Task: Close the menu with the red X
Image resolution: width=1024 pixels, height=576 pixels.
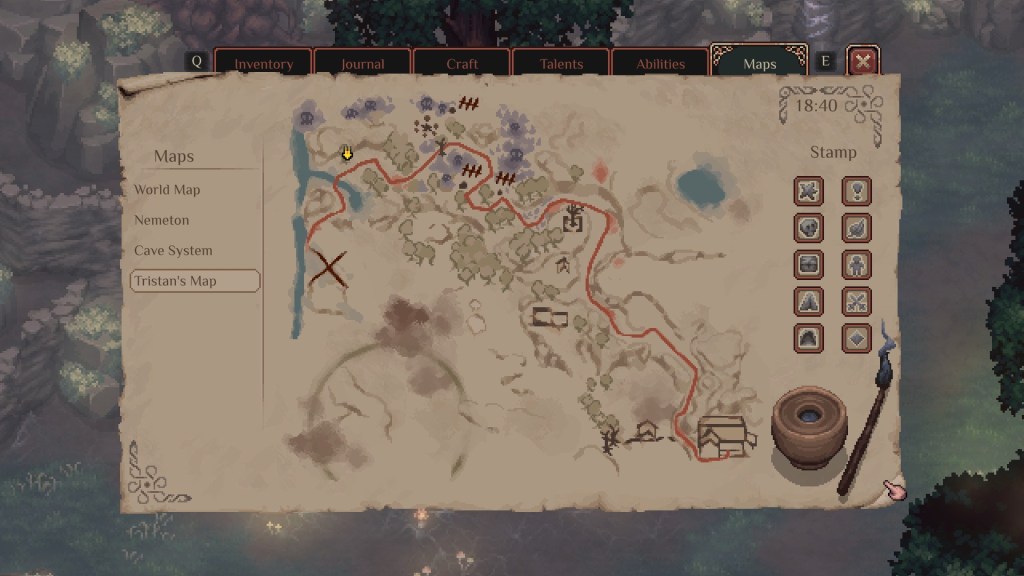Action: [x=863, y=62]
